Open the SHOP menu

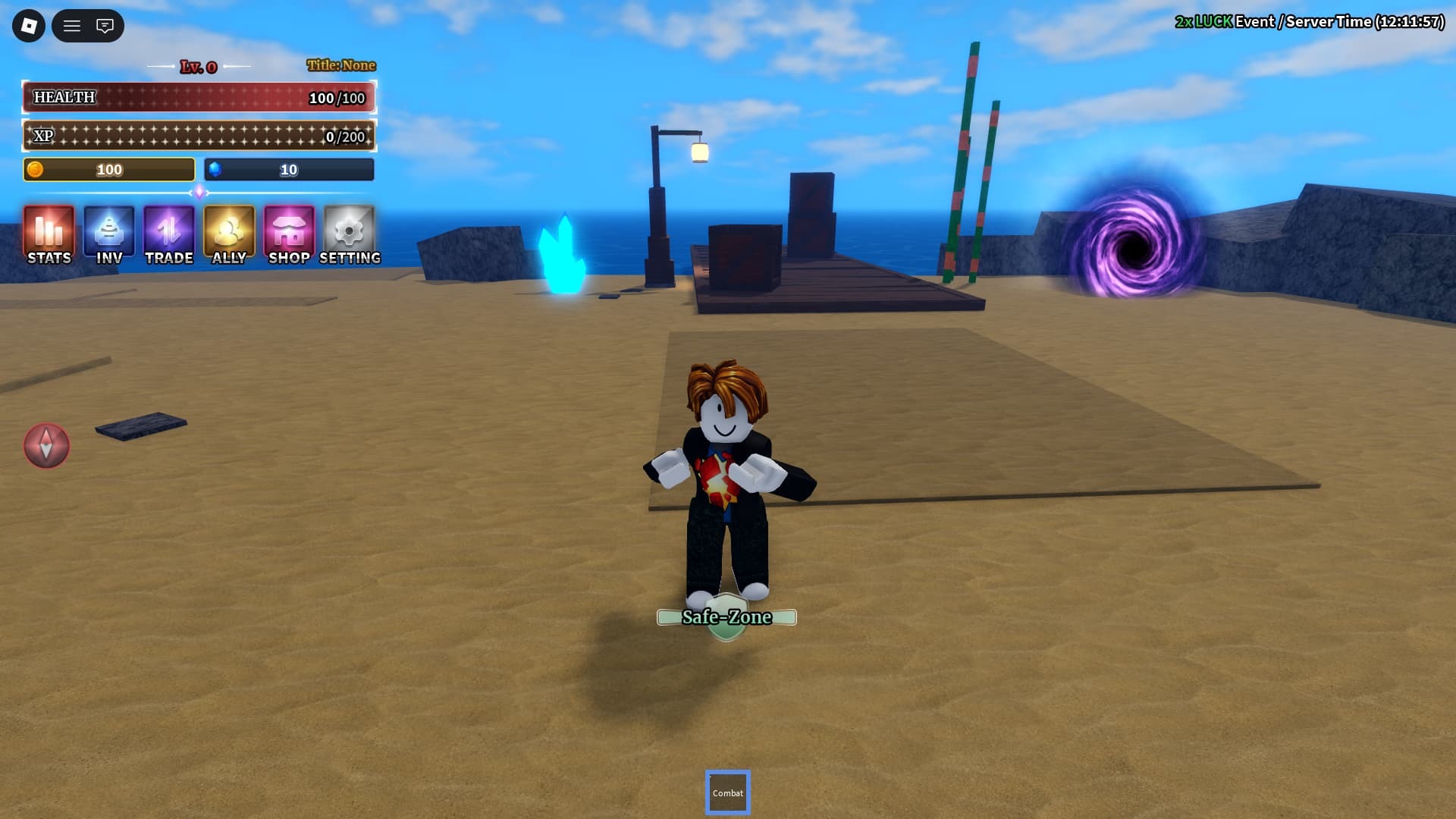tap(289, 235)
